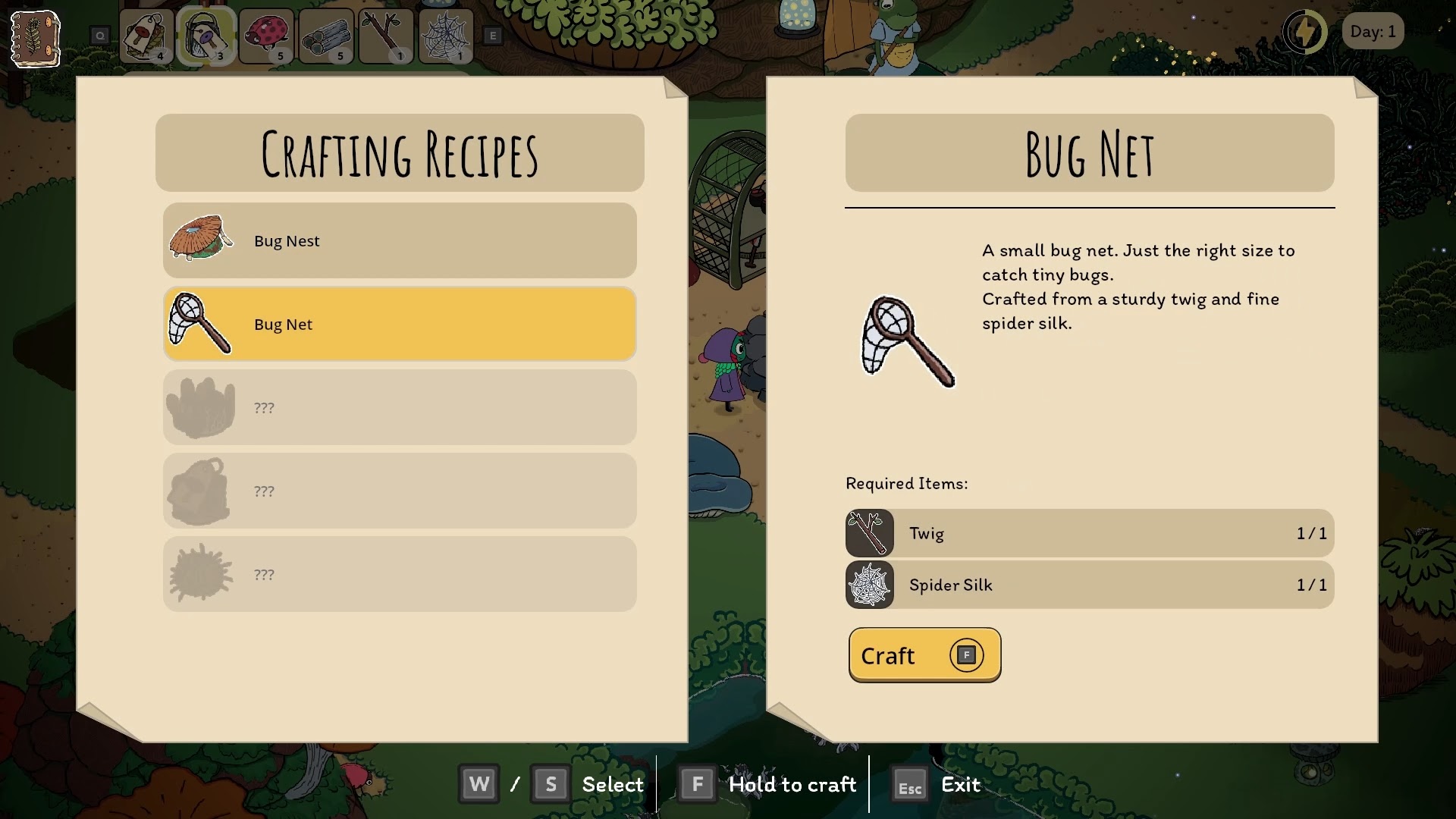
Task: Select the locked recipe with leafy silhouette
Action: 400,407
